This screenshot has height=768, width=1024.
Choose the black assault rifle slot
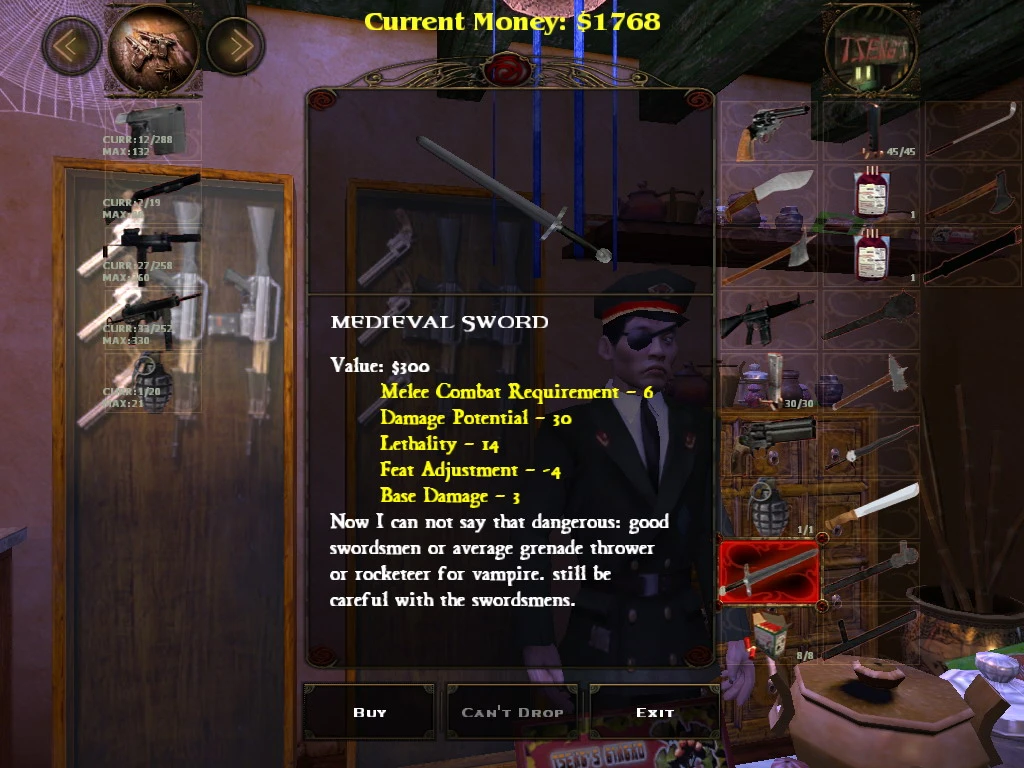769,319
